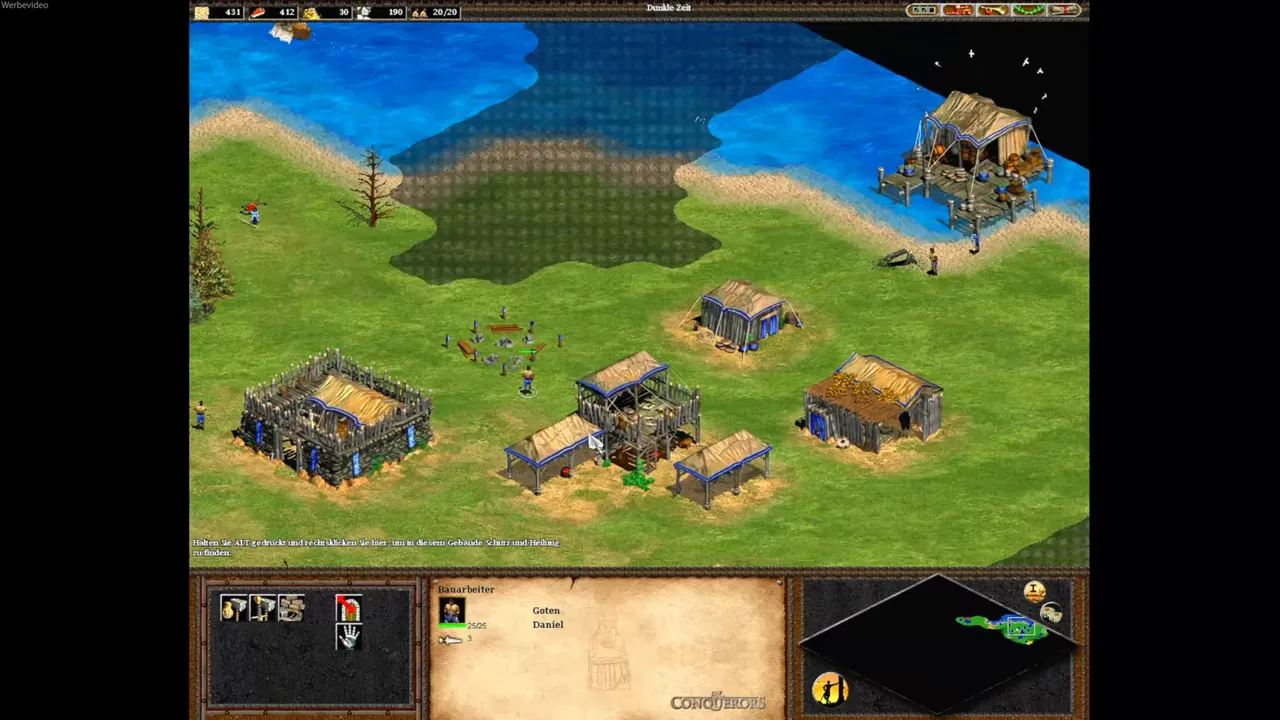The width and height of the screenshot is (1280, 720).
Task: Order the villager to garrison in a building
Action: [347, 608]
